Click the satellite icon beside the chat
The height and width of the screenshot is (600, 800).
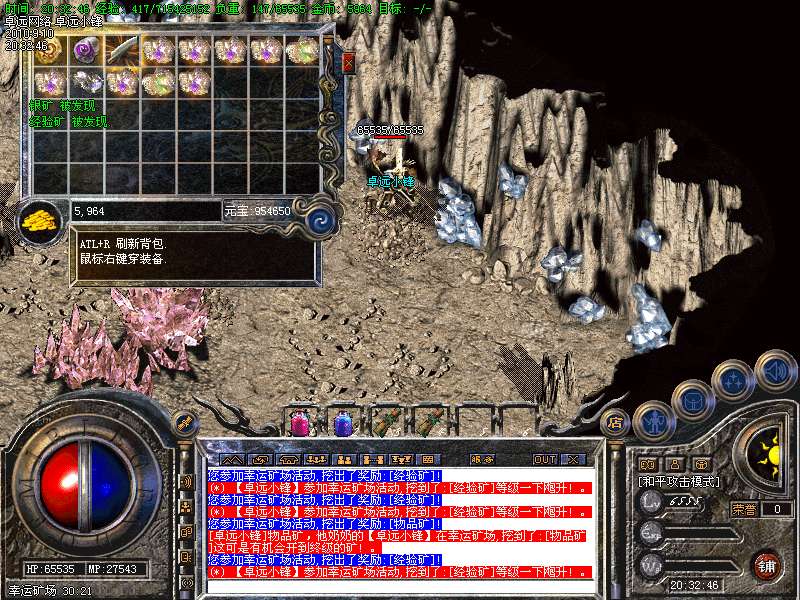click(184, 422)
